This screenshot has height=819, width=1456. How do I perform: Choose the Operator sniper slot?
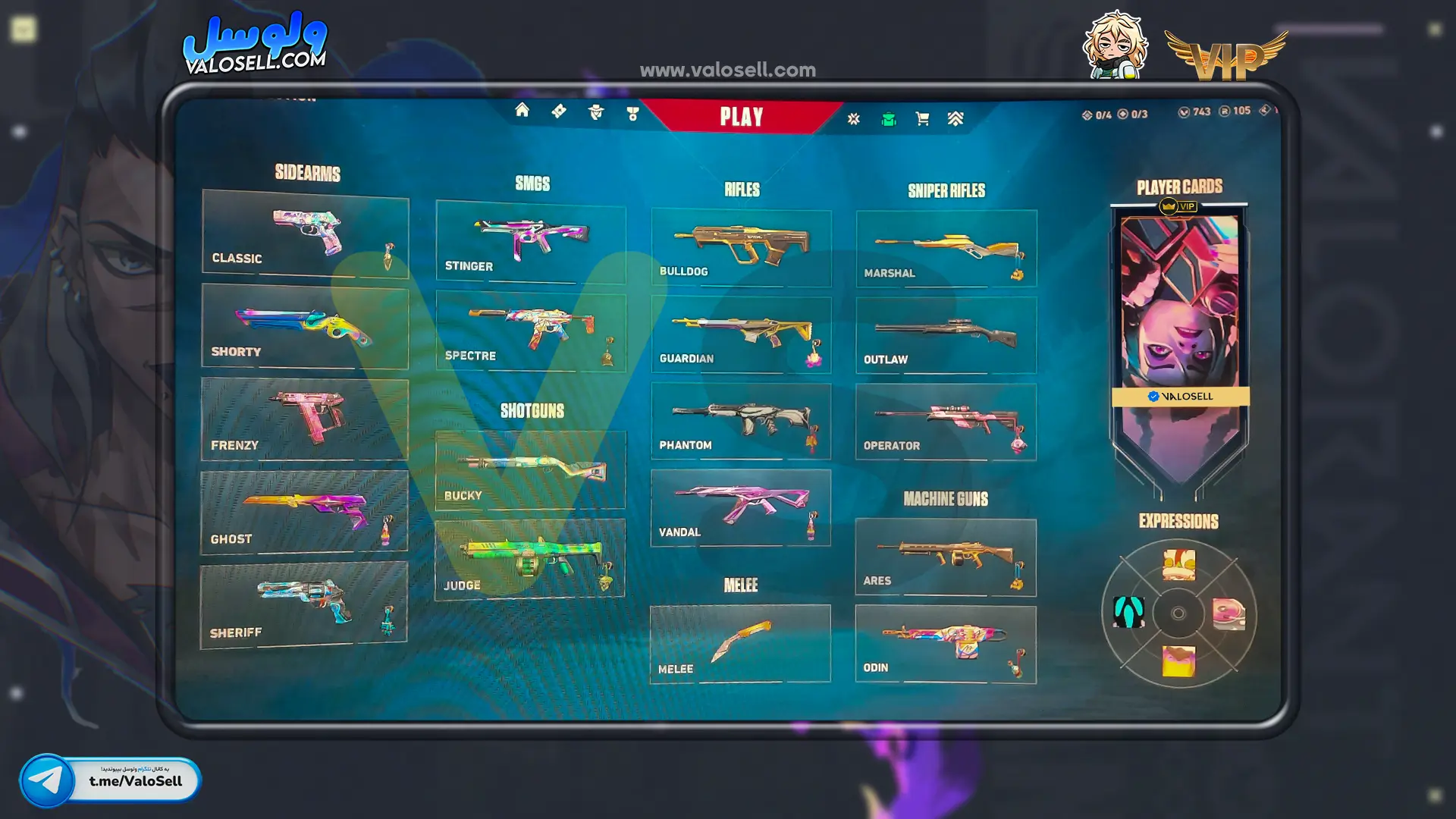(946, 422)
